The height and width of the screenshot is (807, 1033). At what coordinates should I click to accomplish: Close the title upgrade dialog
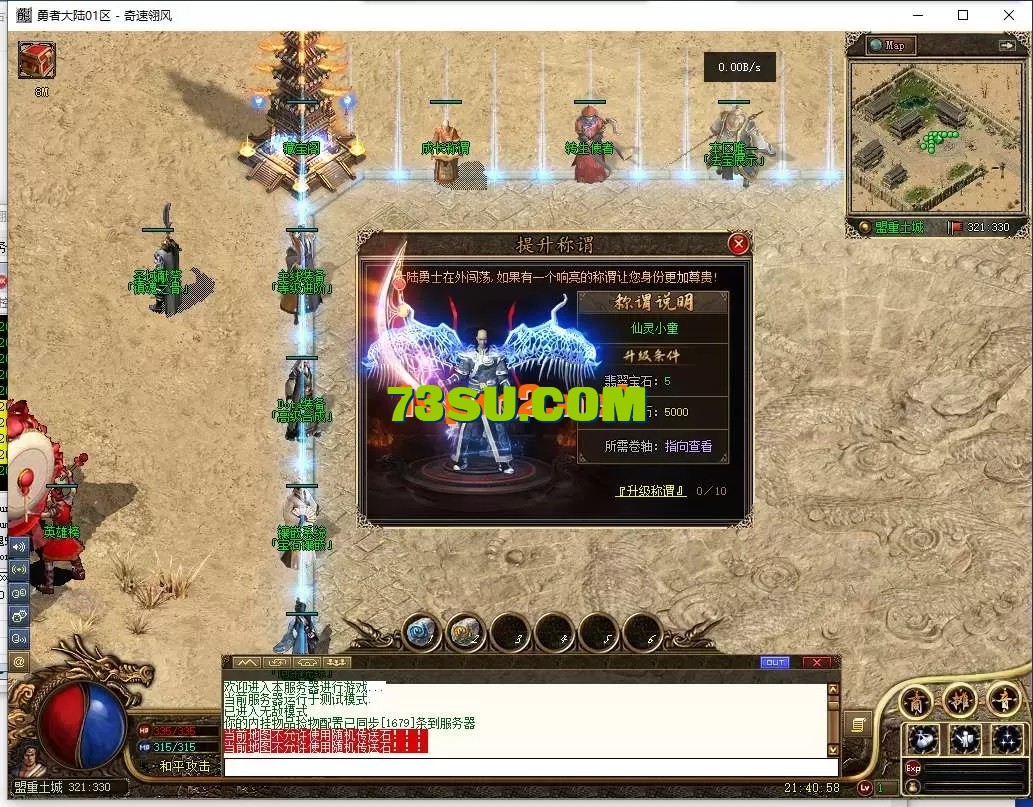click(738, 244)
